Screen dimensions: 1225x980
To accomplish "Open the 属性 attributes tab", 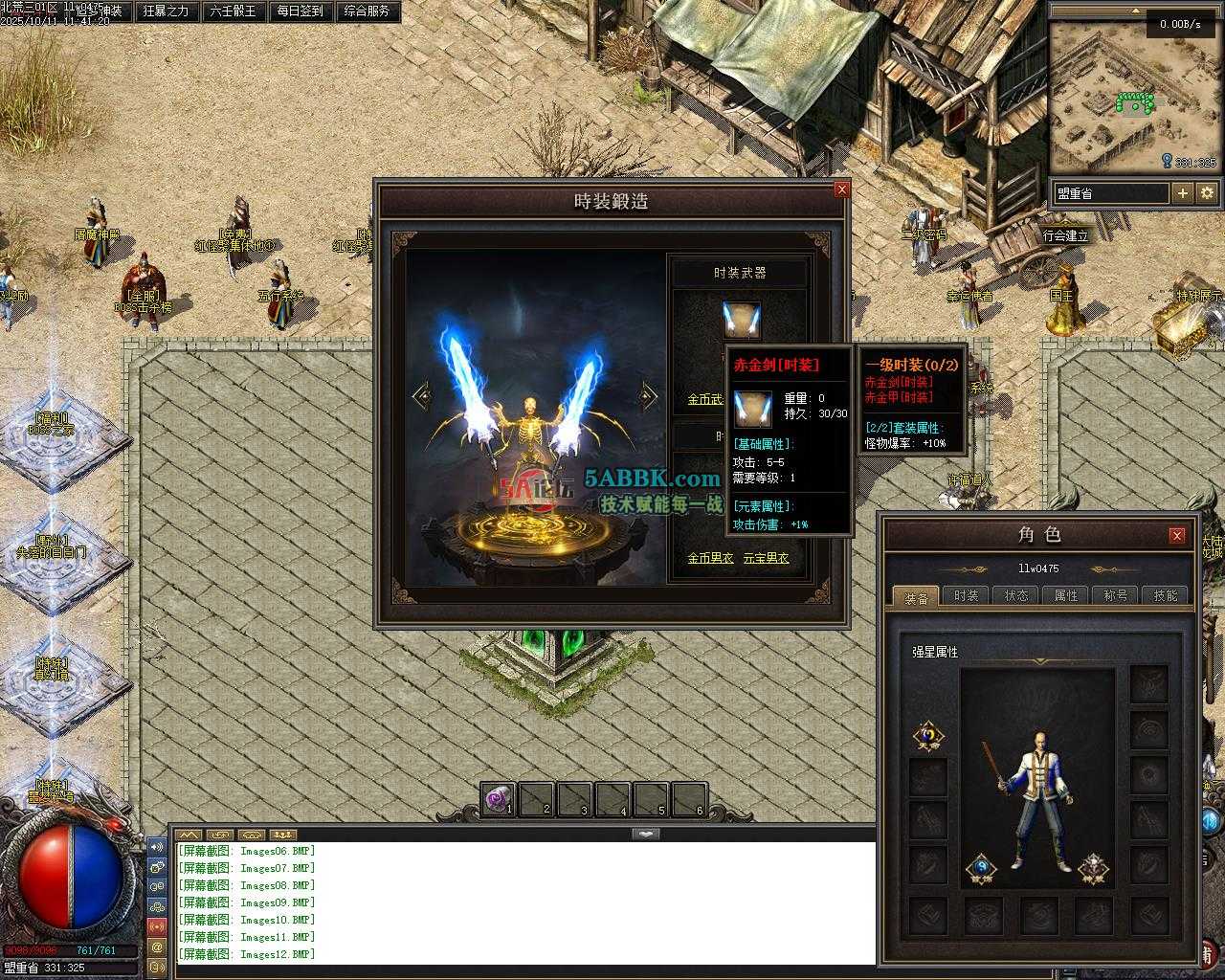I will (1066, 595).
